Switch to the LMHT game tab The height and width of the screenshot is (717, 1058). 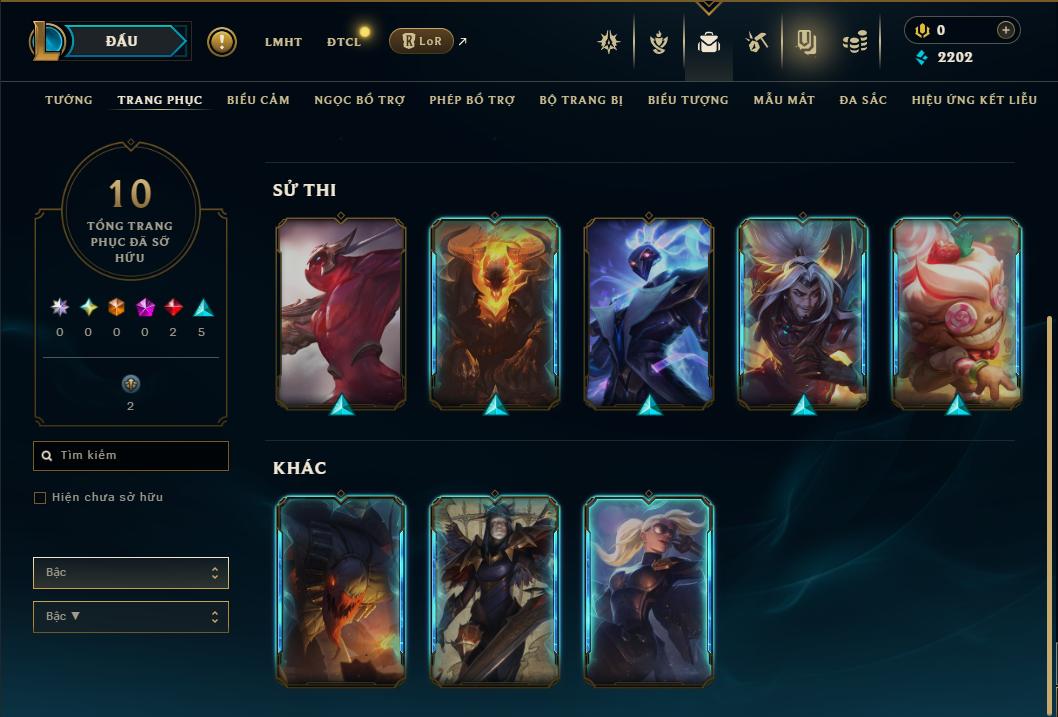pos(283,42)
